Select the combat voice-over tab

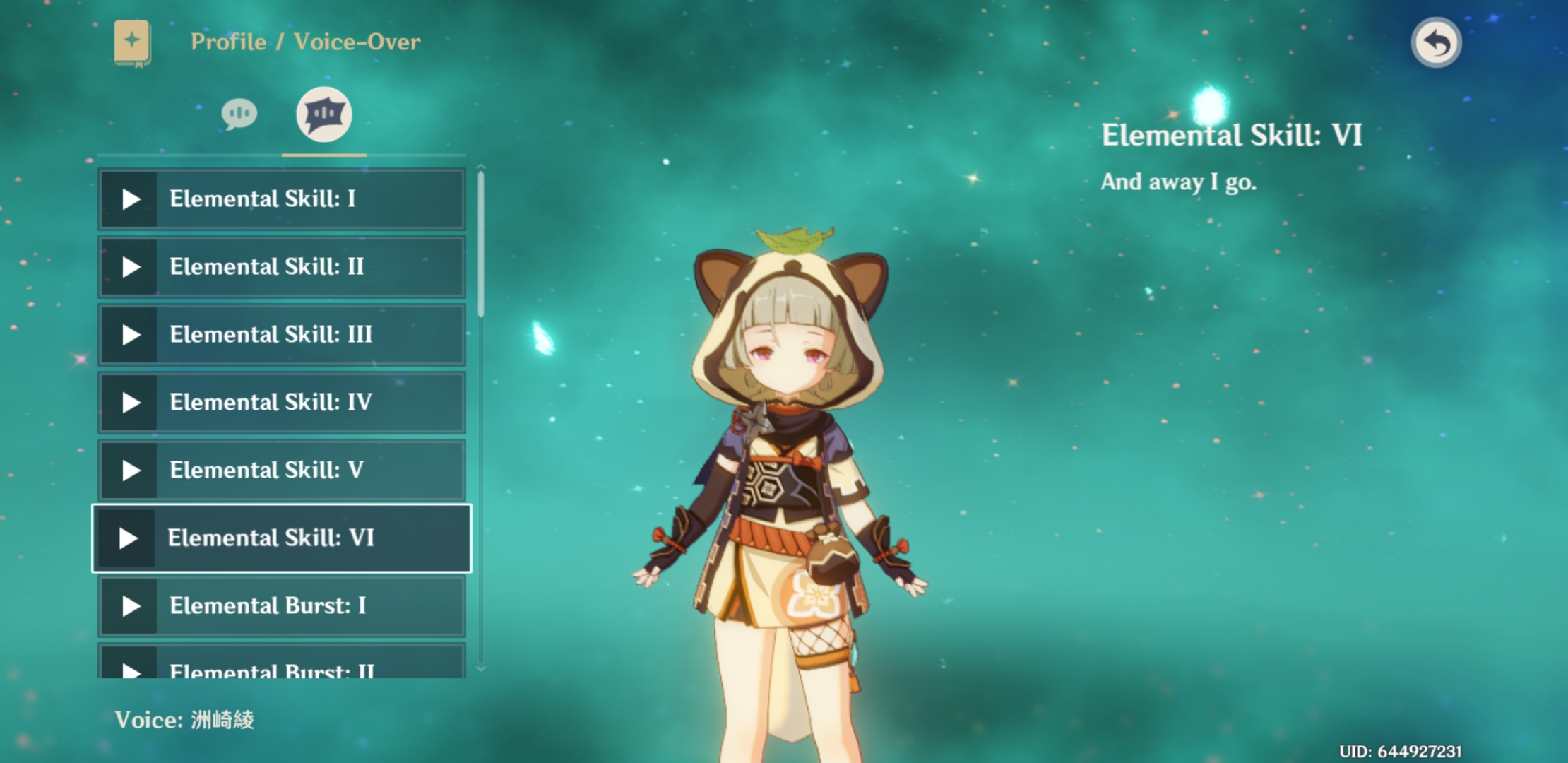[x=323, y=114]
